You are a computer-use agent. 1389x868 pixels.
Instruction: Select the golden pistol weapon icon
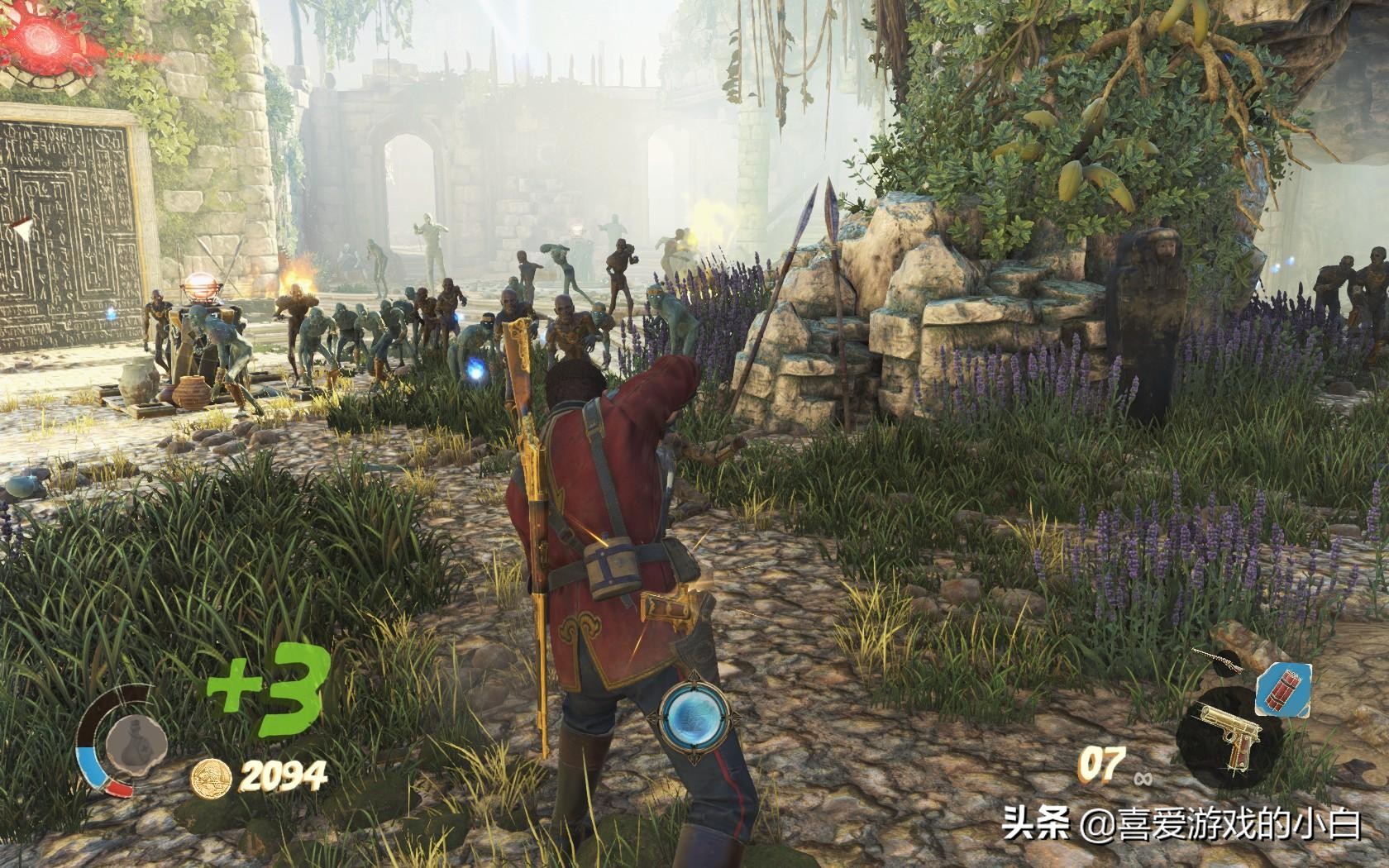click(1227, 735)
